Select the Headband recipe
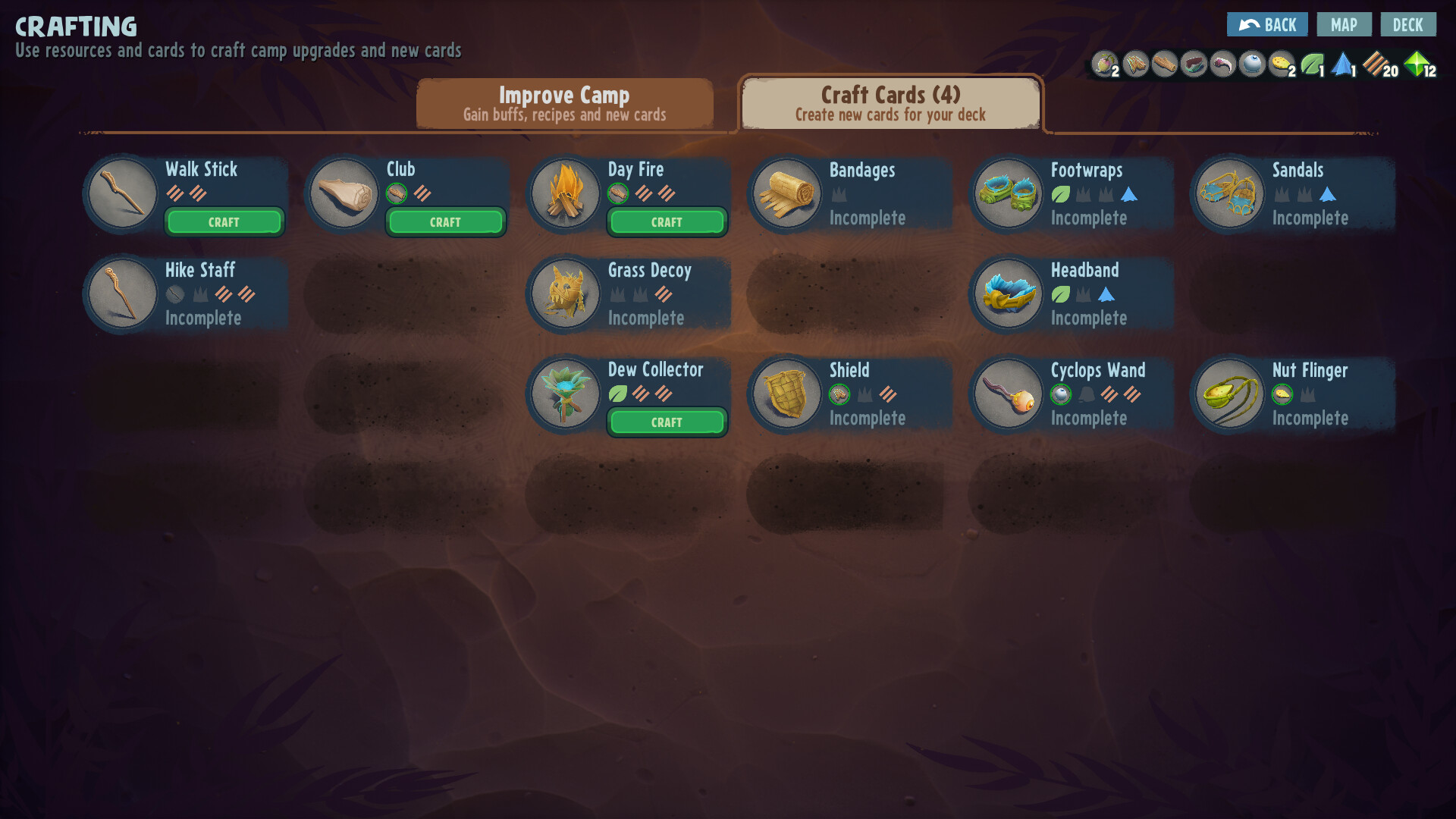This screenshot has width=1456, height=819. 1071,294
